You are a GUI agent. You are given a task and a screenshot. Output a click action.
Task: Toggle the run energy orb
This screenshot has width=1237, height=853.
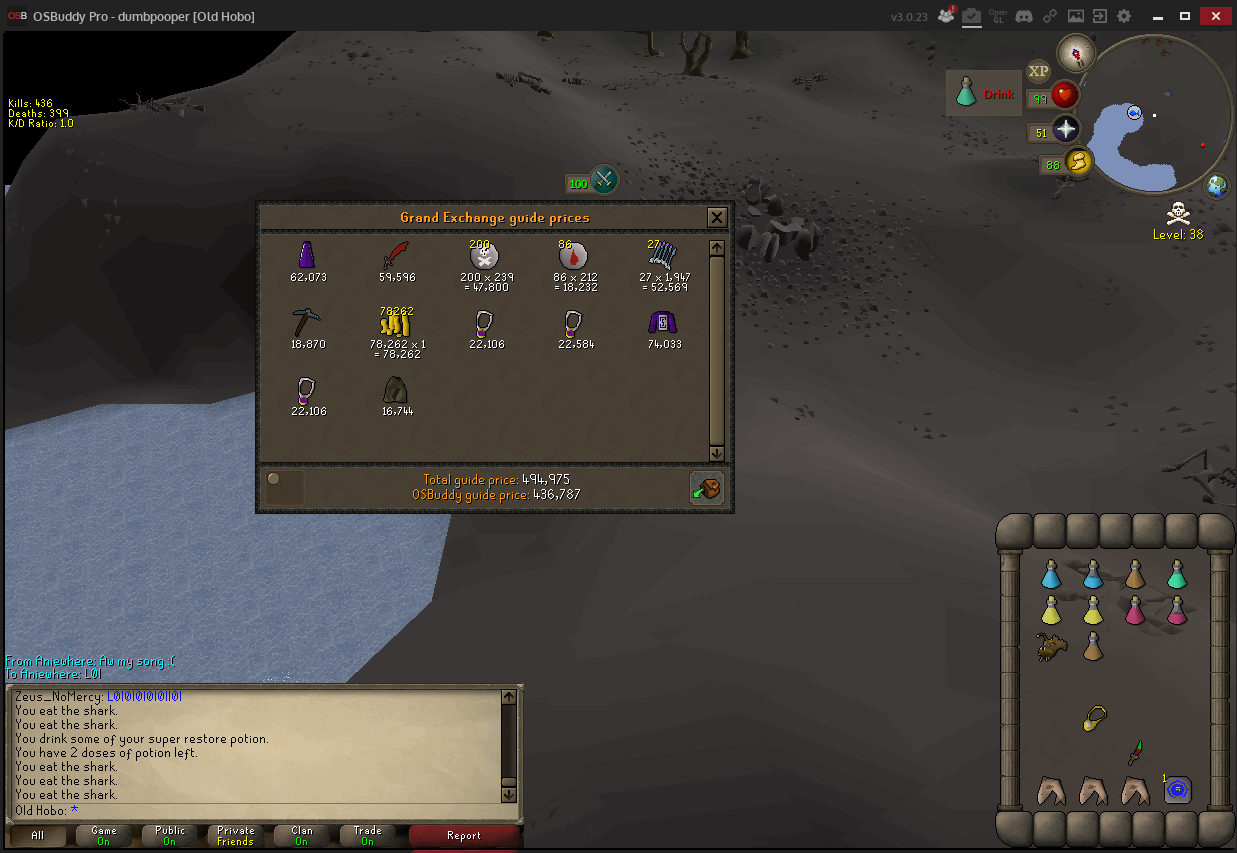1077,162
